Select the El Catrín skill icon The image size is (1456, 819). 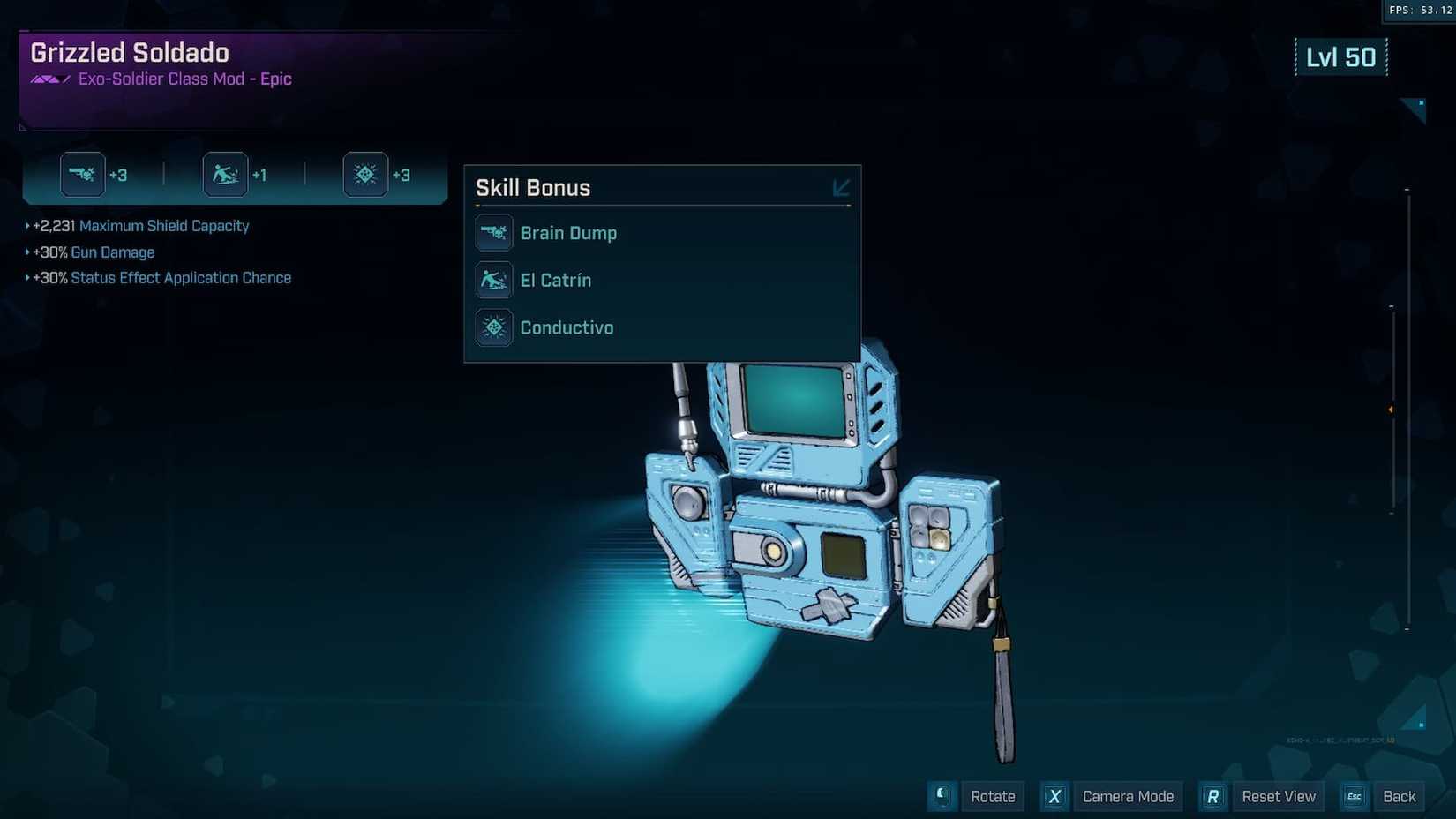point(494,280)
